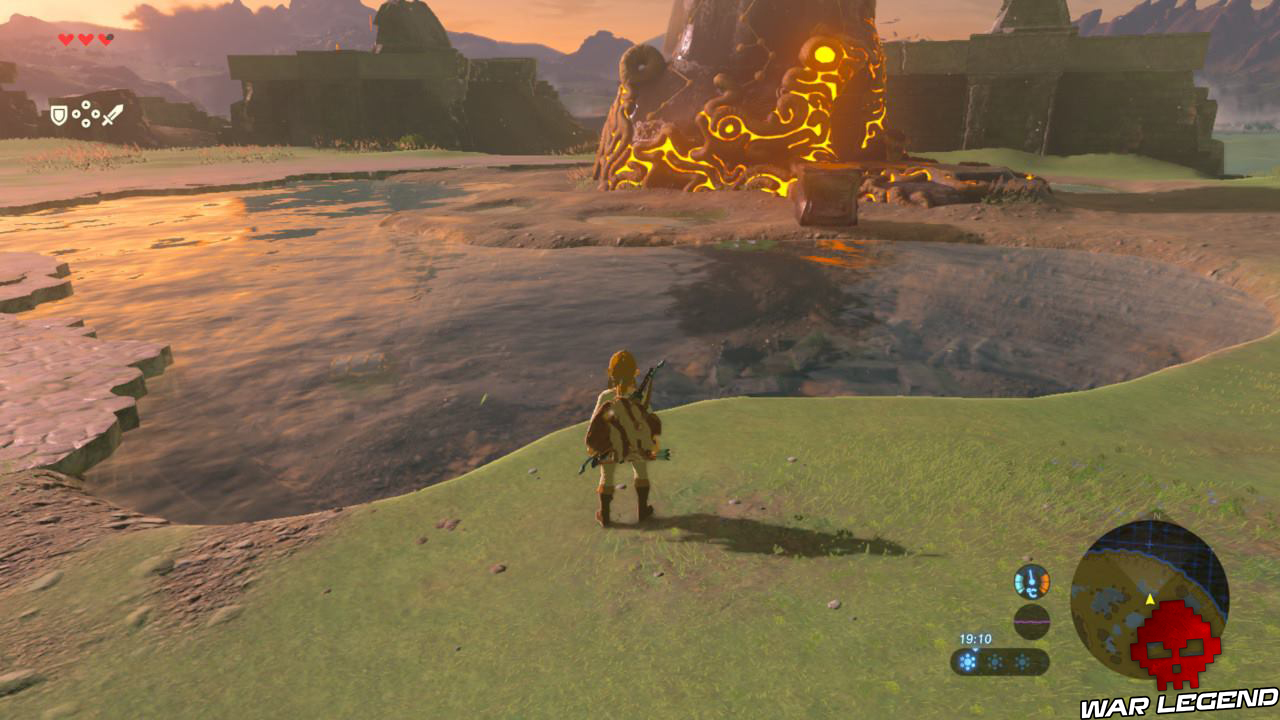Click the sword icon next to the d-pad

click(113, 113)
